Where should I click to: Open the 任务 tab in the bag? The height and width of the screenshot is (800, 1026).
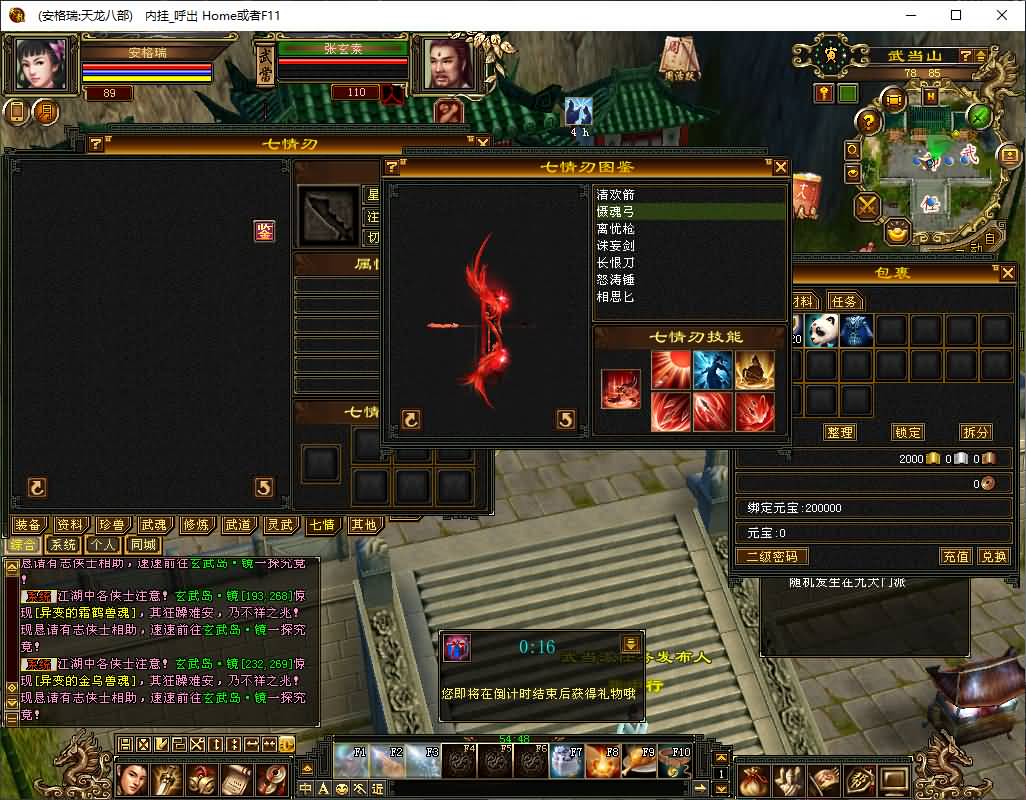tap(843, 301)
